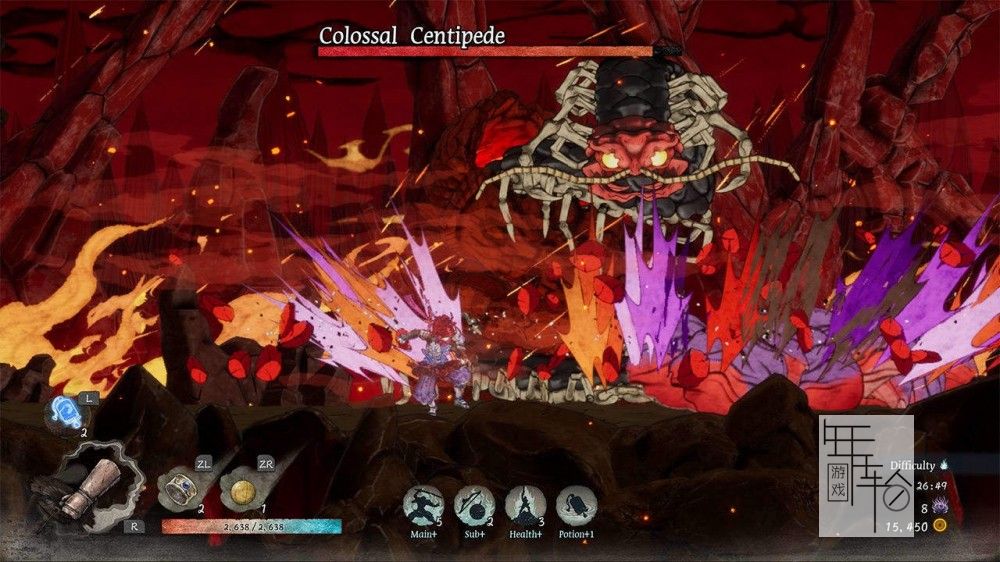Select the Health+ upgrade icon
1000x562 pixels.
pyautogui.click(x=525, y=505)
